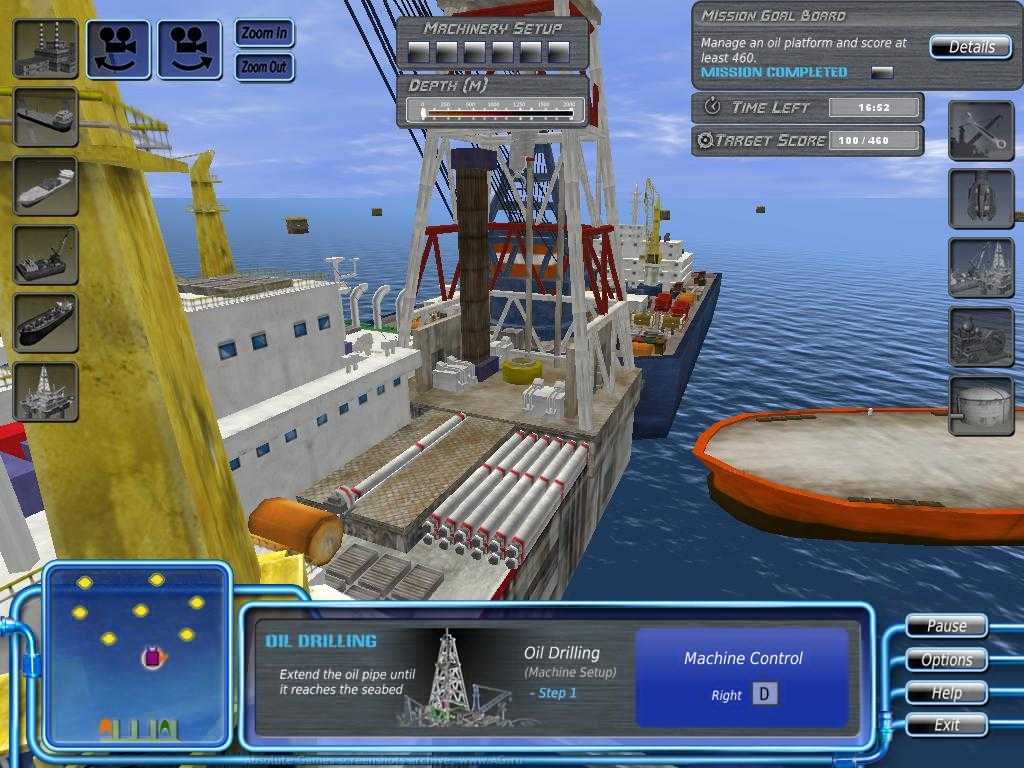Select the dark tanker ship icon
The width and height of the screenshot is (1024, 768).
(46, 322)
